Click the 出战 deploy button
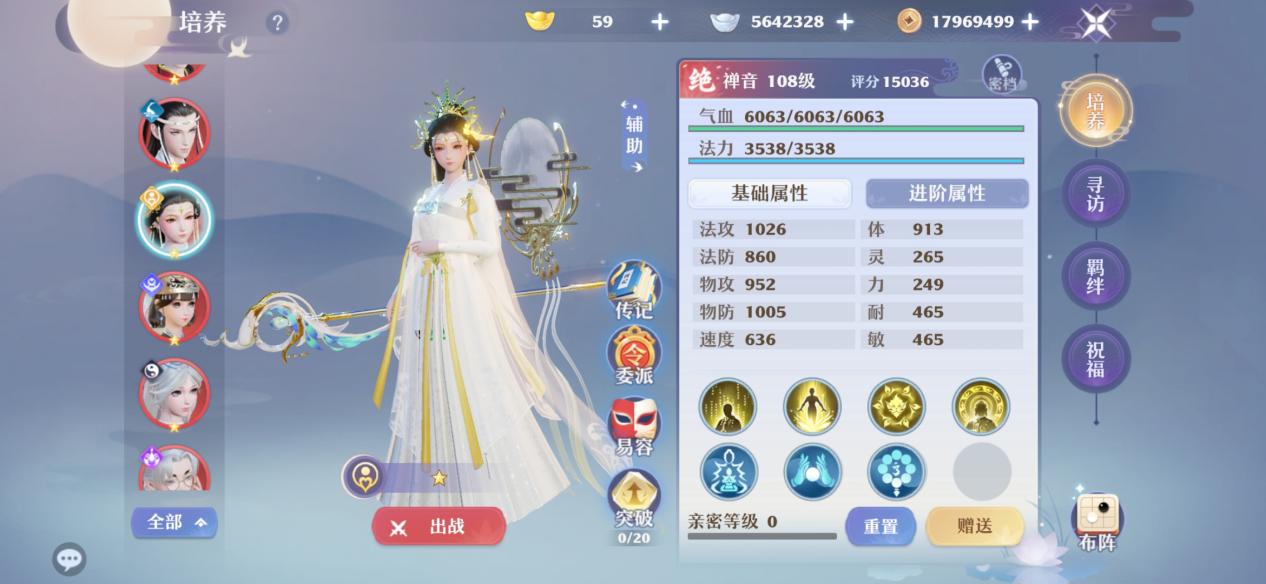Screen dimensions: 1266x584 point(438,527)
